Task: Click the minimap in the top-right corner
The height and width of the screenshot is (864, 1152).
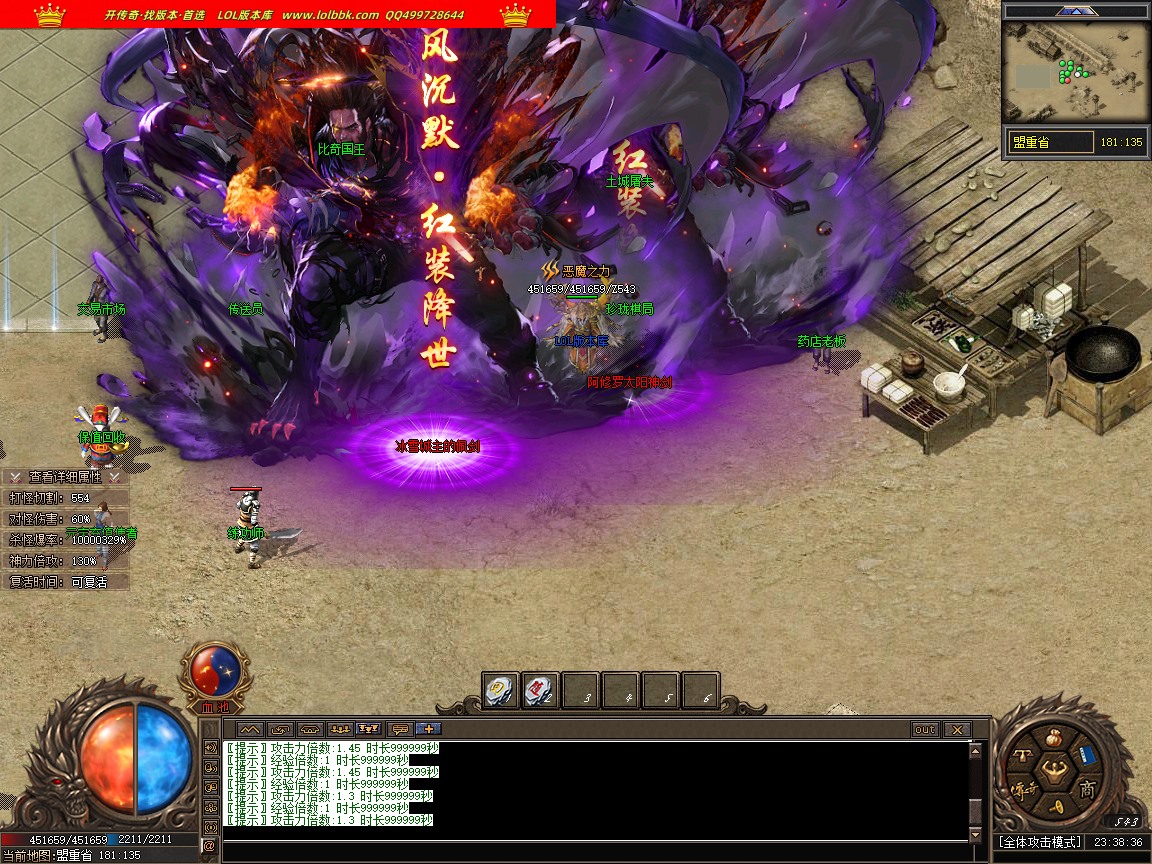Action: point(1075,72)
